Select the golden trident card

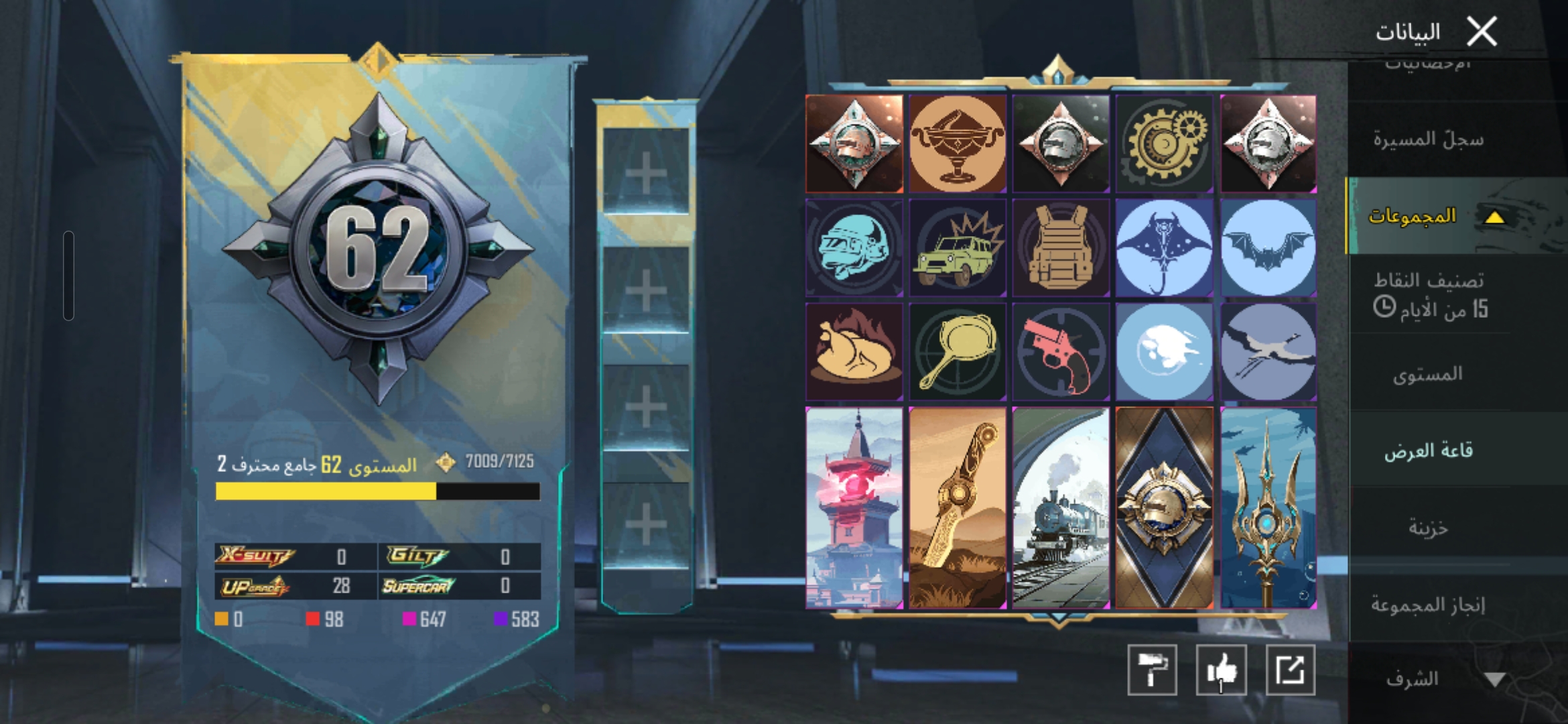1268,507
